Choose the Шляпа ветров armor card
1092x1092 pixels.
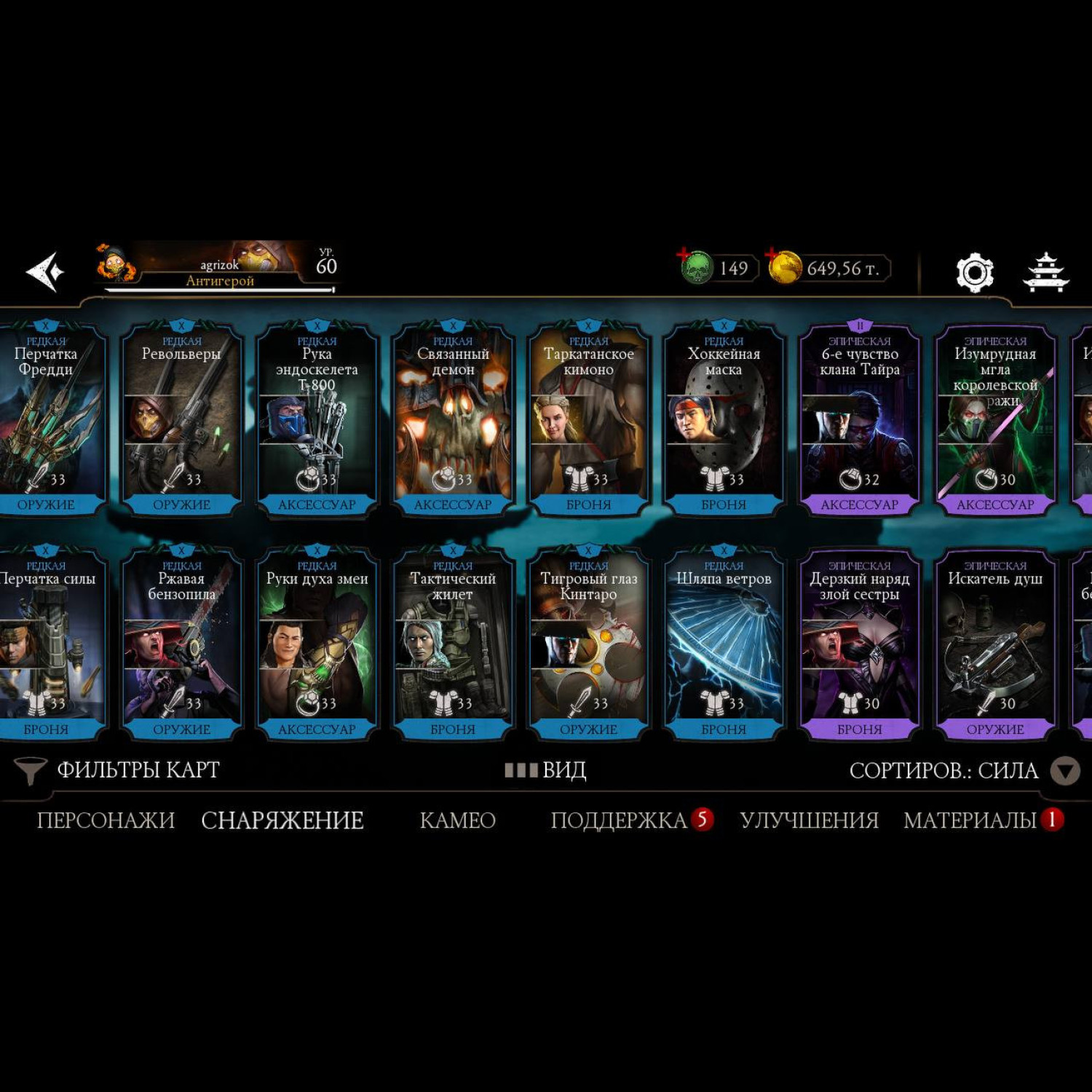point(724,644)
